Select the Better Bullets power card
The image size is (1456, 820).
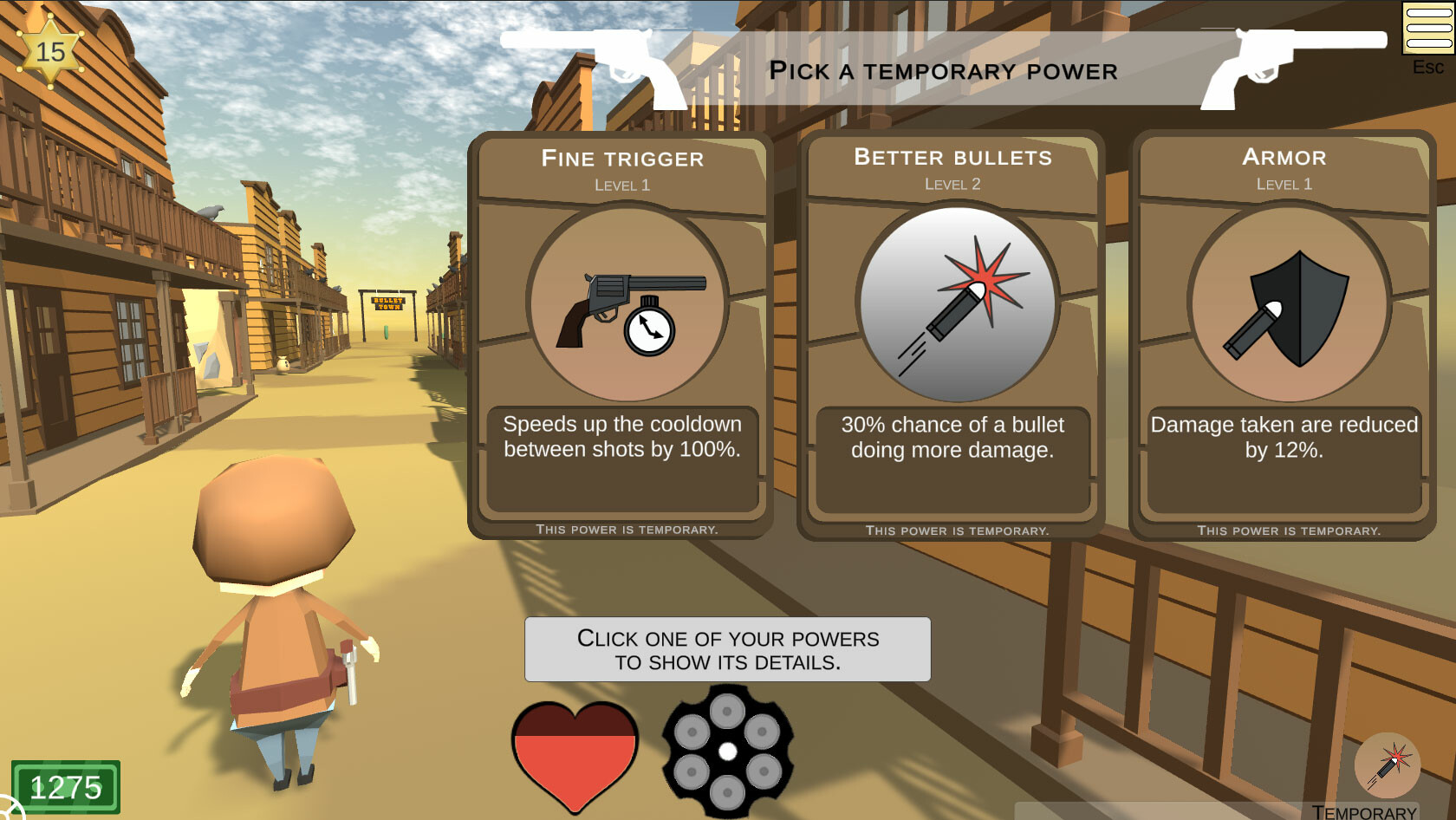[x=952, y=334]
